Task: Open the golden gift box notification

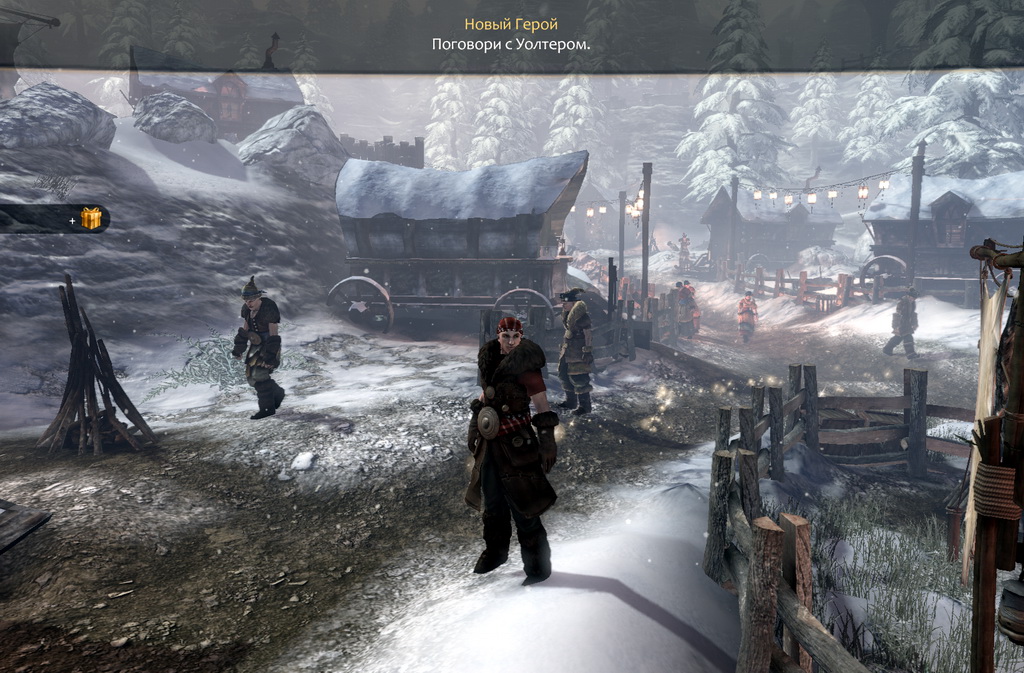Action: [91, 218]
